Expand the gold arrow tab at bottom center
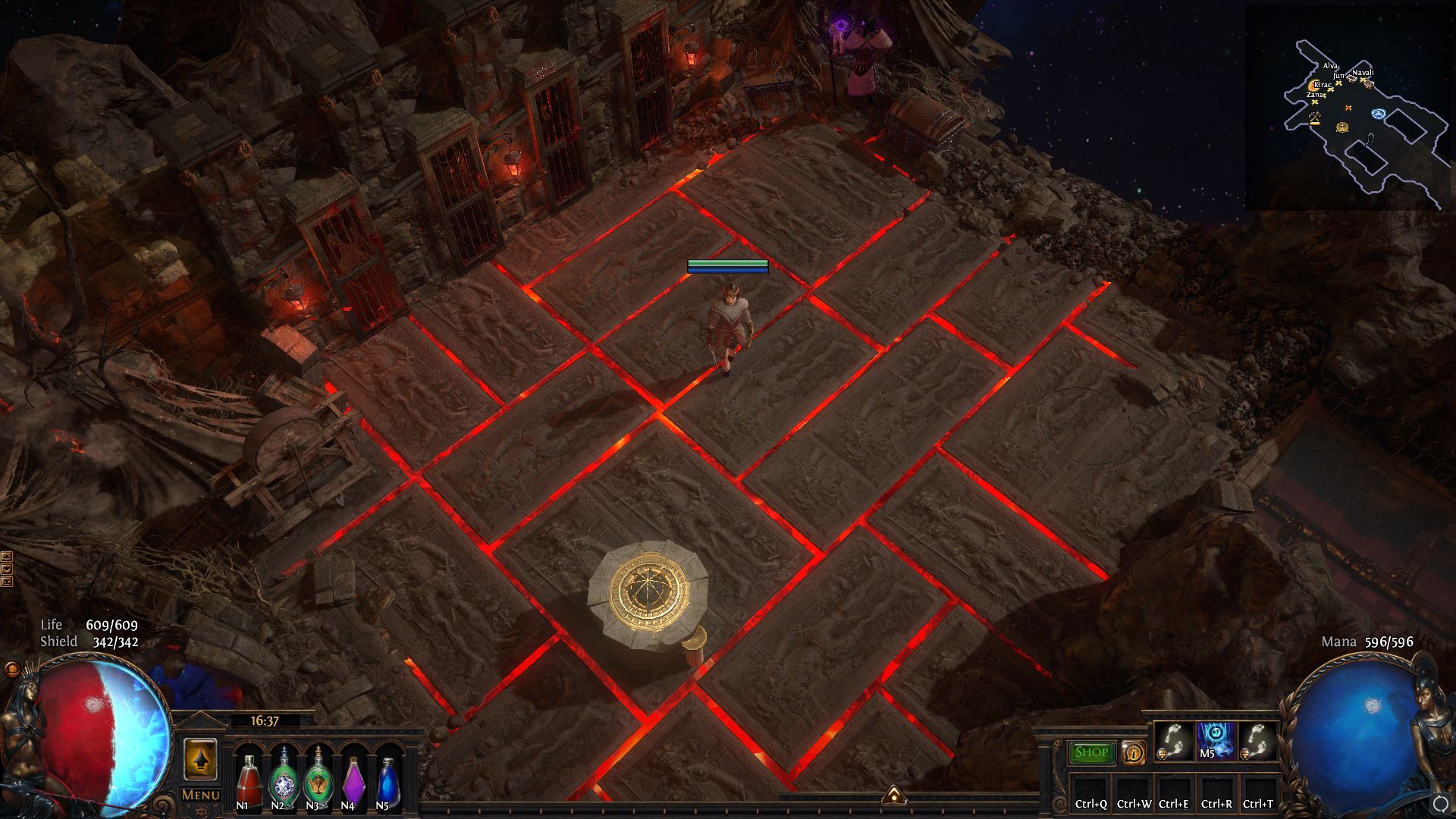This screenshot has width=1456, height=819. coord(893,793)
